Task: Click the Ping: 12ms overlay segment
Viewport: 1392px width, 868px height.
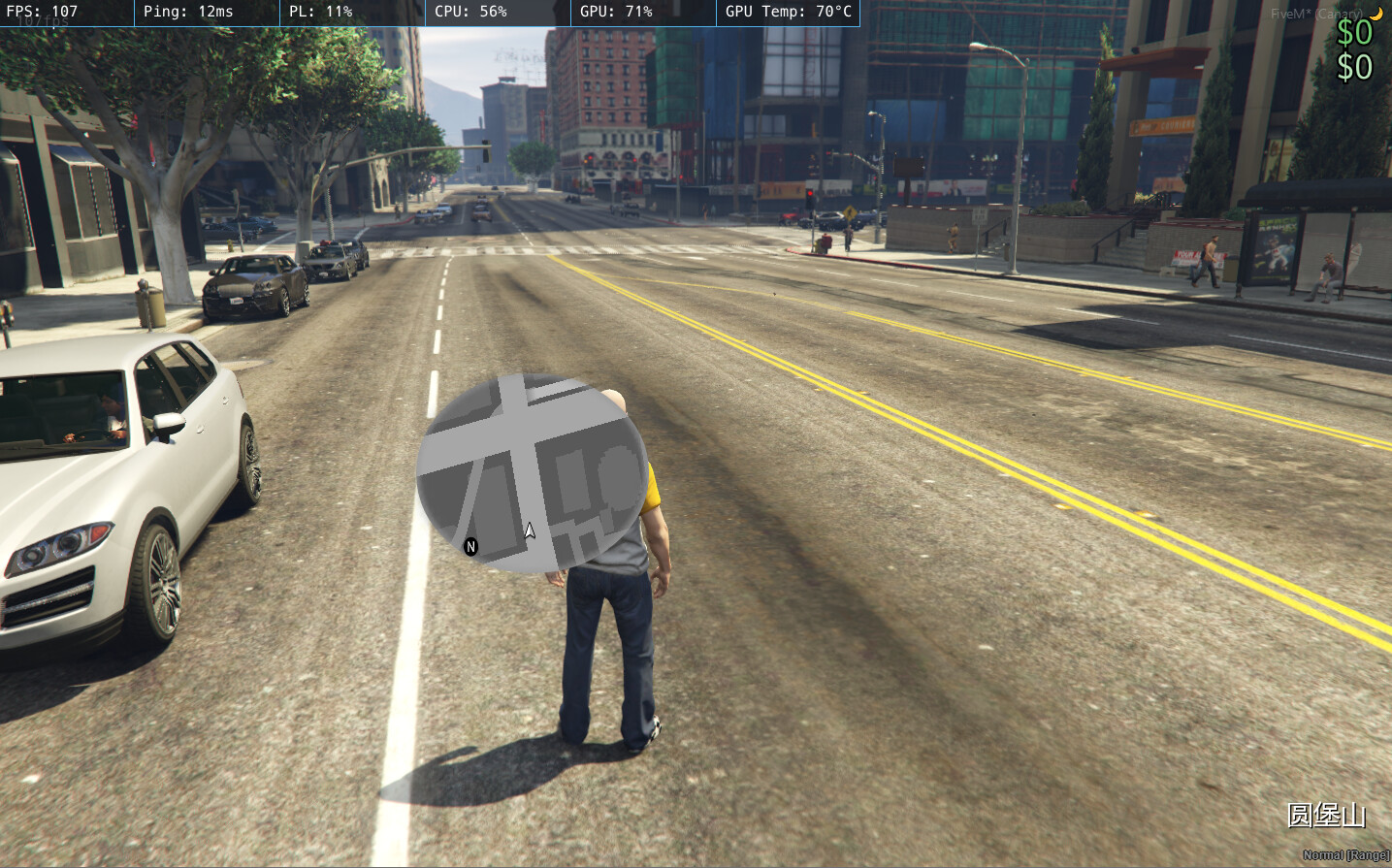Action: point(190,13)
